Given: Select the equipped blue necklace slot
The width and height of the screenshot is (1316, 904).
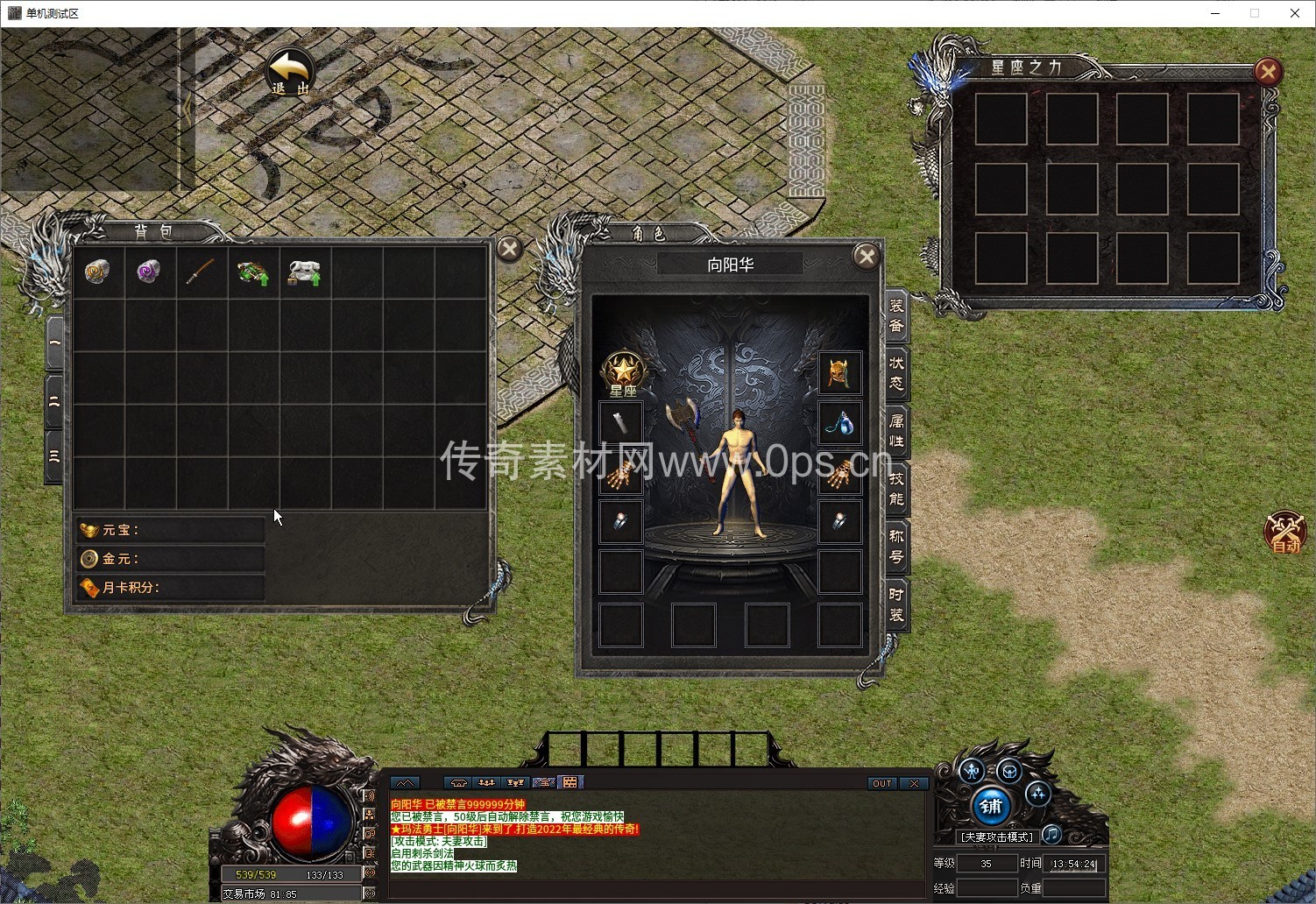Looking at the screenshot, I should point(839,424).
